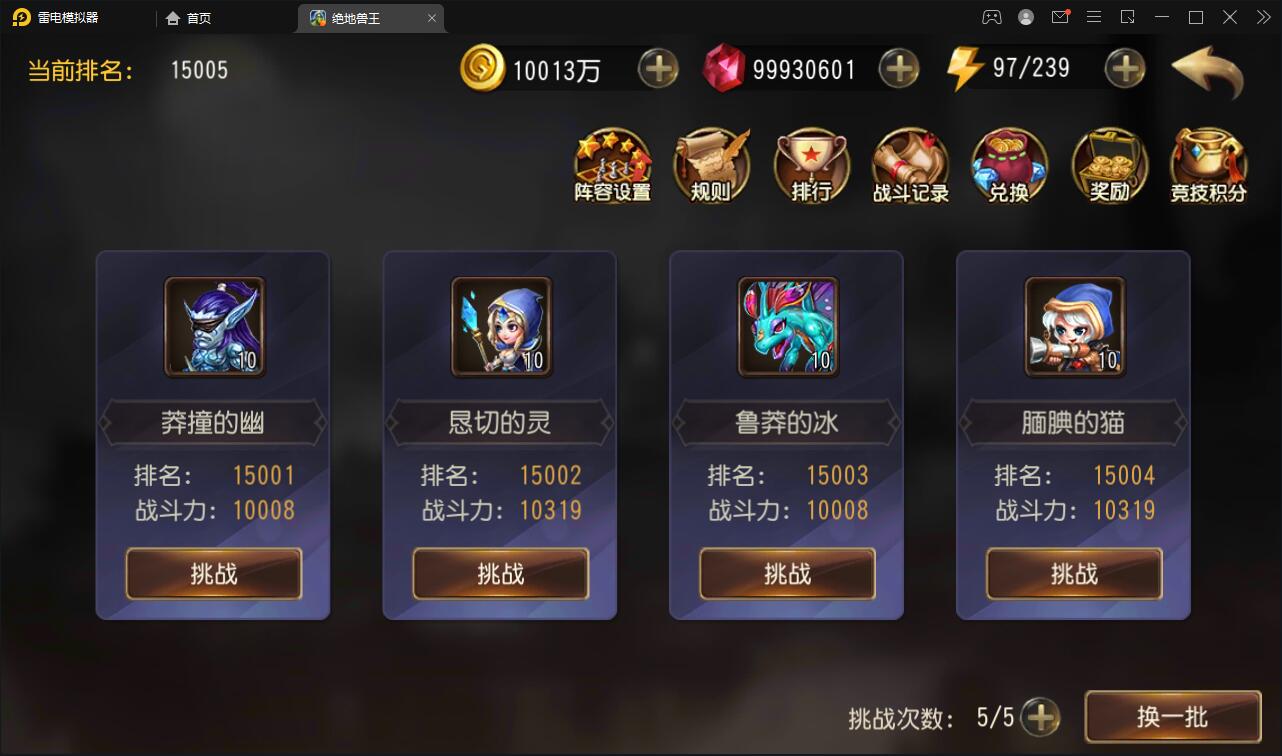Tap the golden back arrow icon
Screen dimensions: 1282x756
pos(1207,68)
